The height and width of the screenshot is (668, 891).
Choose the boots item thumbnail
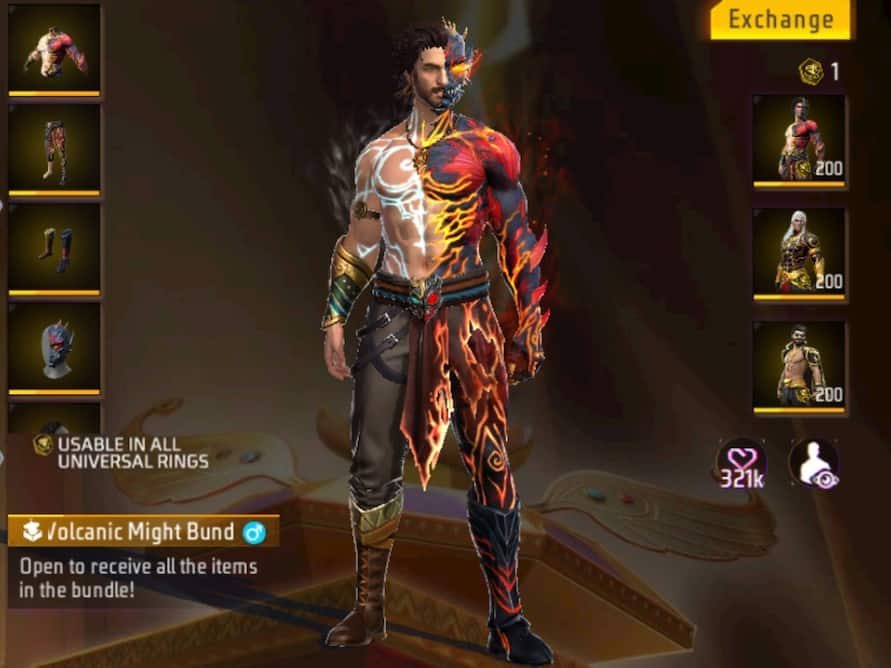pyautogui.click(x=54, y=248)
